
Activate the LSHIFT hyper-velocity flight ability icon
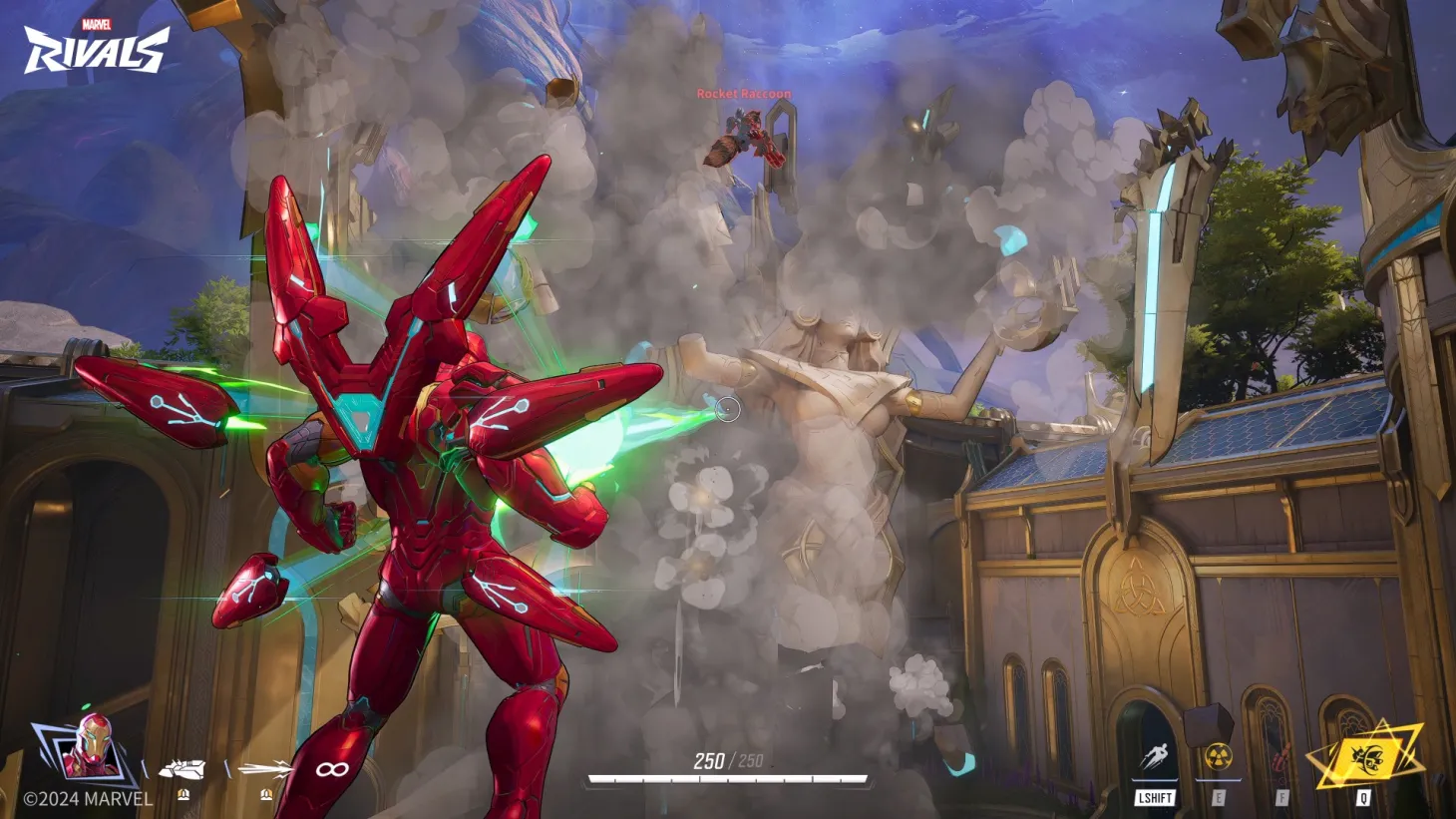(1155, 755)
